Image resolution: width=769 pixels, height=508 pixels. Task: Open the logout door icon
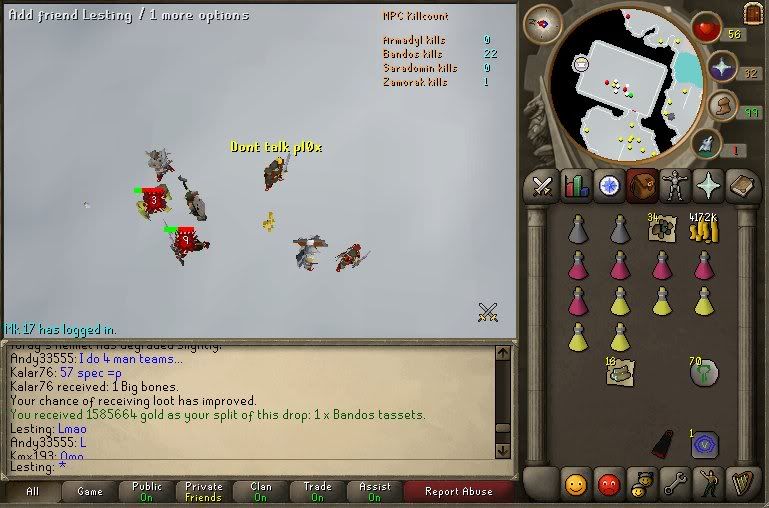(753, 13)
